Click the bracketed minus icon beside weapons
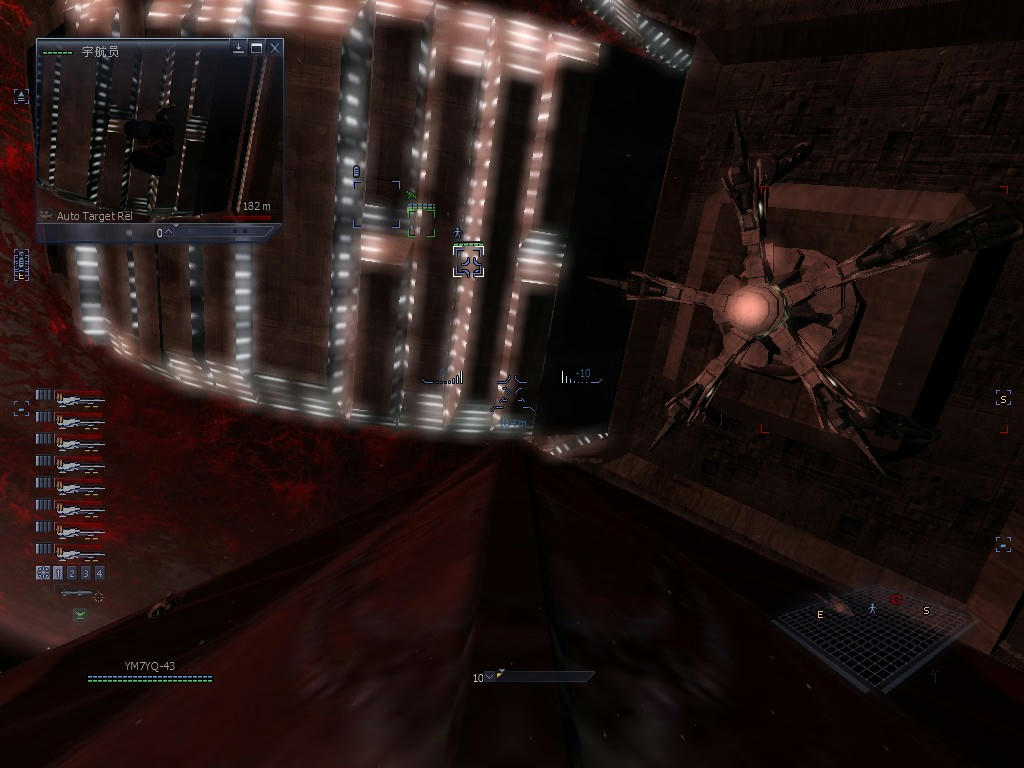The image size is (1024, 768). (x=21, y=408)
